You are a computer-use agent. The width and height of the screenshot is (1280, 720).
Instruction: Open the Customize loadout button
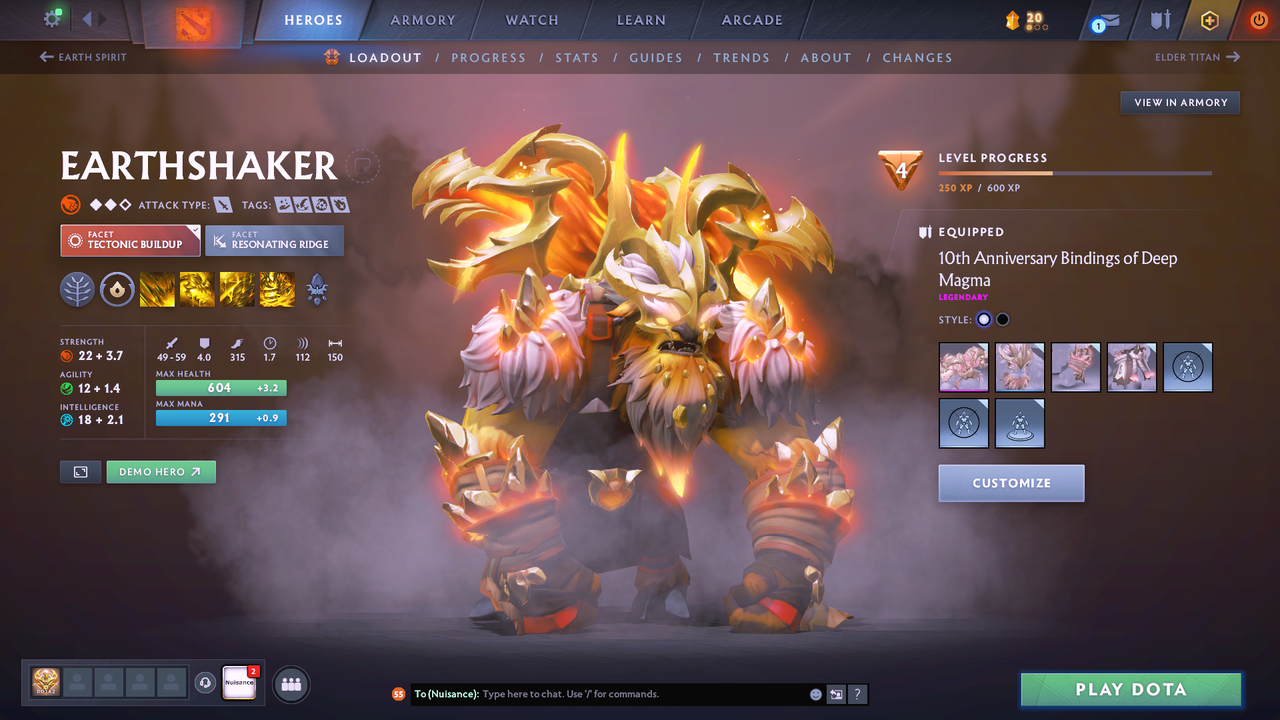[1011, 483]
